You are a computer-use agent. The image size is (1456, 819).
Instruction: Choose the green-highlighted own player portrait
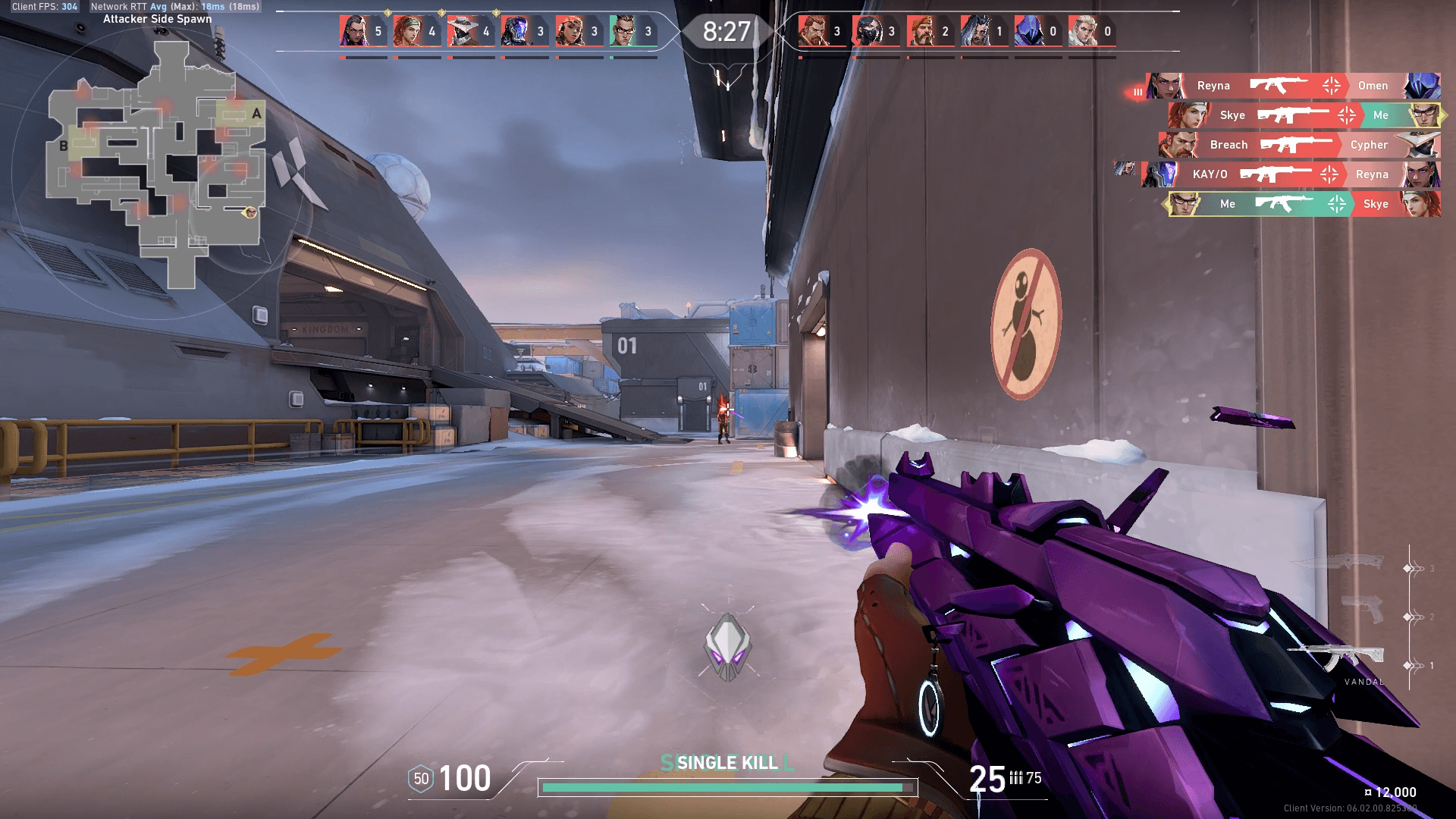[624, 31]
